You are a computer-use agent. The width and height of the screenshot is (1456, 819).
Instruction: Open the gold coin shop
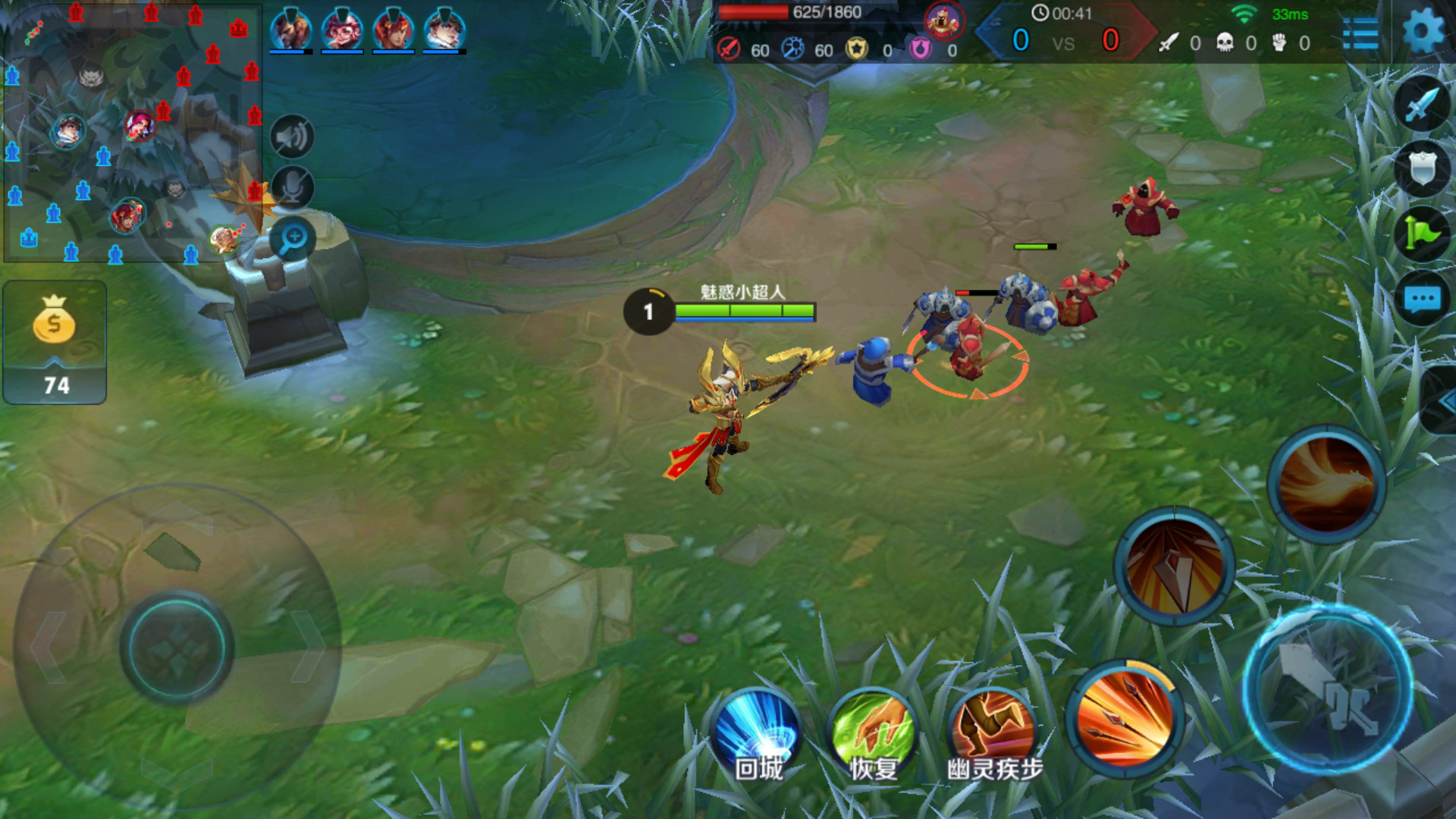[55, 341]
